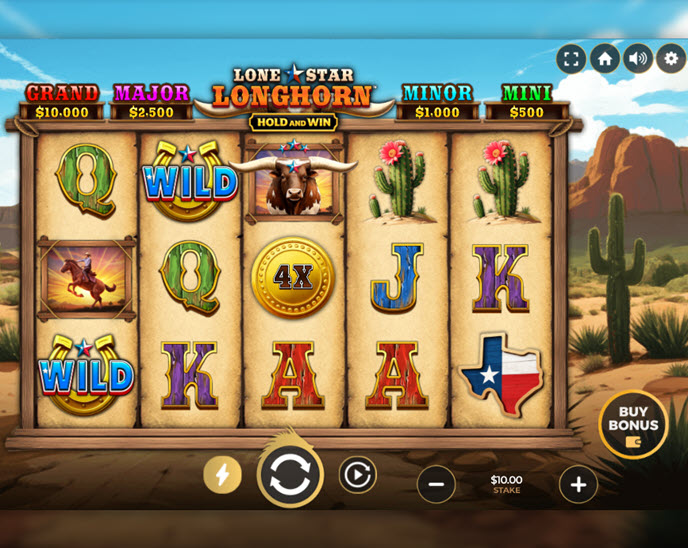Decrease the stake with the minus button
Viewport: 688px width, 548px height.
click(x=436, y=484)
